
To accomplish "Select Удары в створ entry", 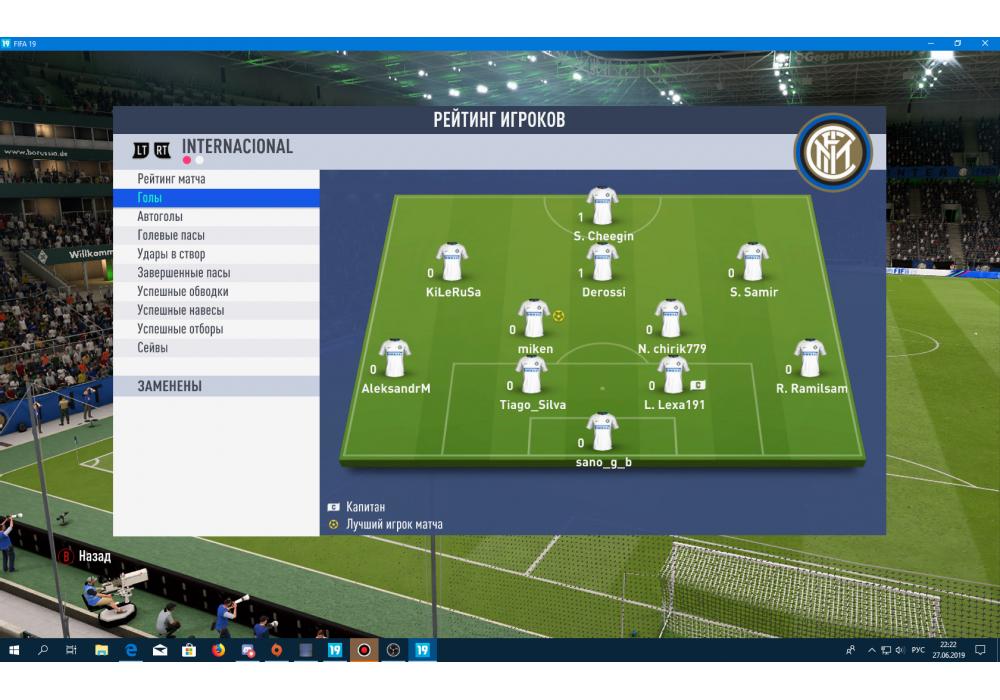I will [x=216, y=254].
